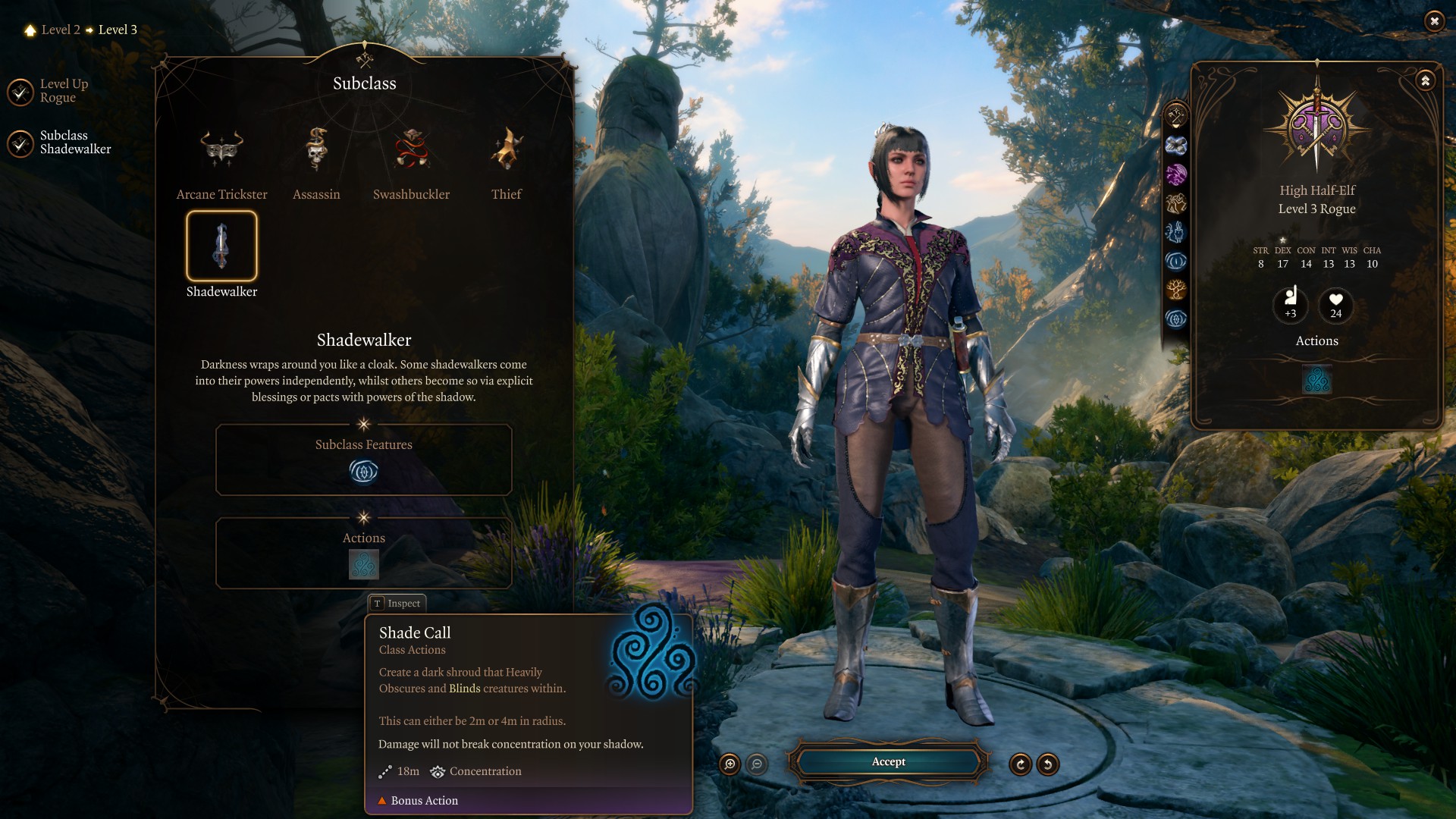Rotate the character clockwise
1456x819 pixels.
(1021, 764)
